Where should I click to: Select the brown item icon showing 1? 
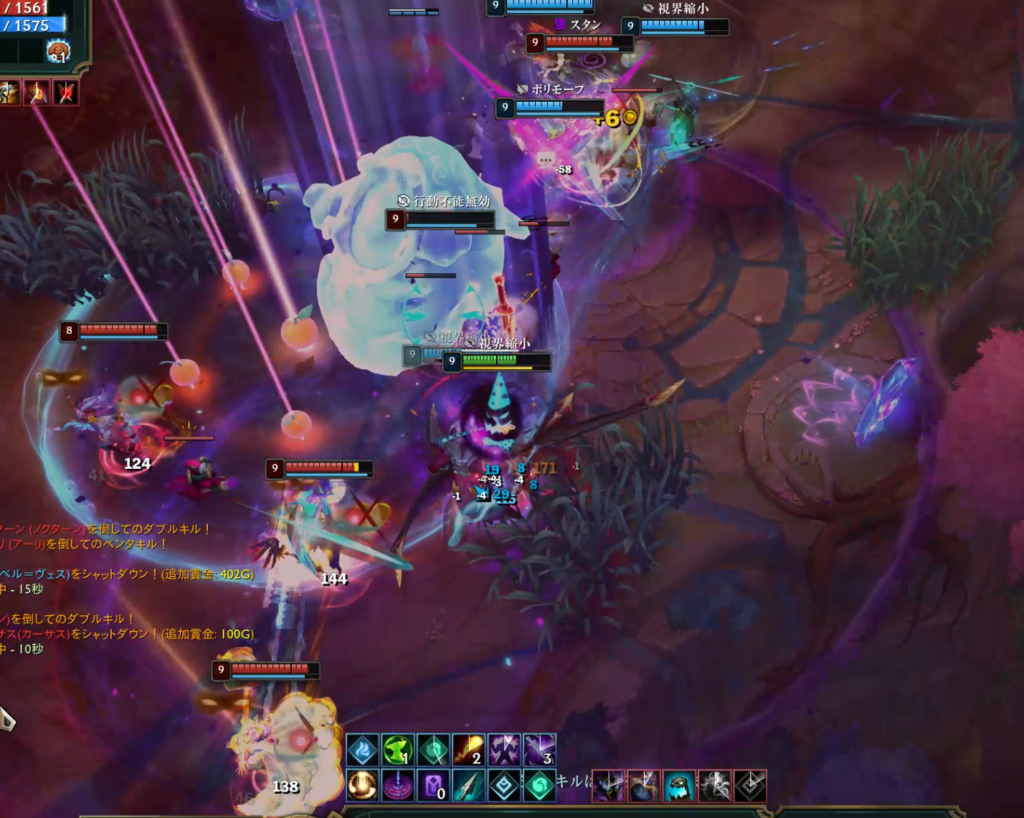(x=59, y=51)
